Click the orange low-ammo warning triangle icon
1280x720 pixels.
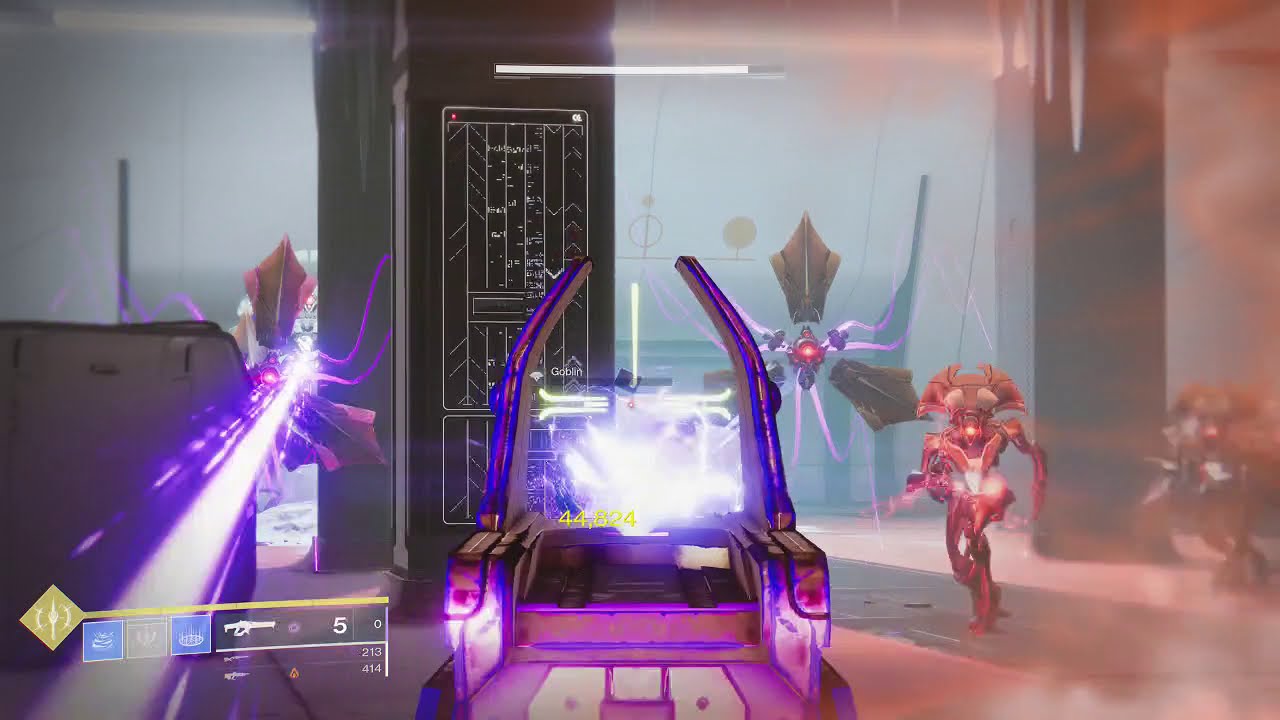(x=293, y=672)
